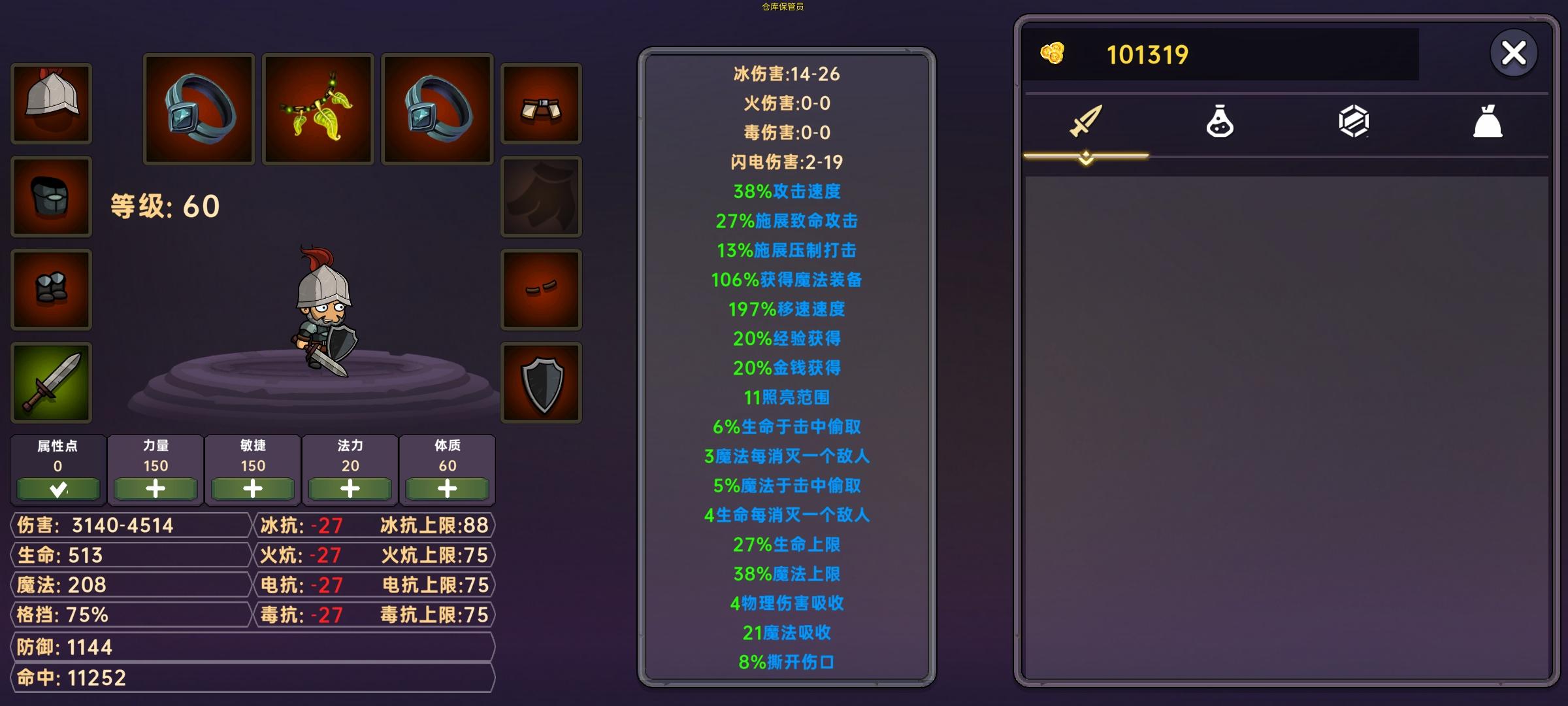Click the boots equipment slot
This screenshot has height=706, width=1568.
coord(50,290)
